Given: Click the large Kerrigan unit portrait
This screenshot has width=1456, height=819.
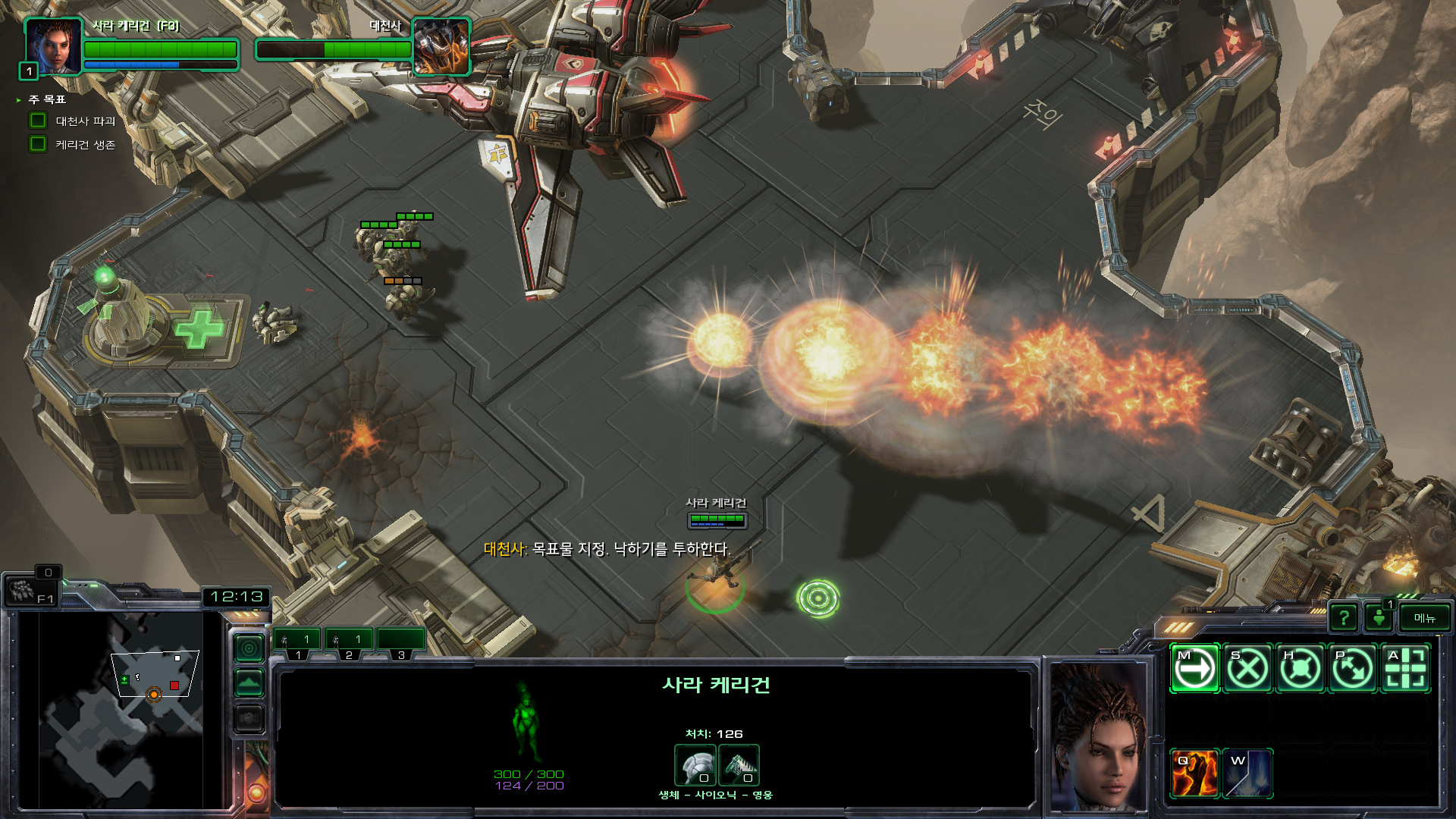Looking at the screenshot, I should 1097,736.
